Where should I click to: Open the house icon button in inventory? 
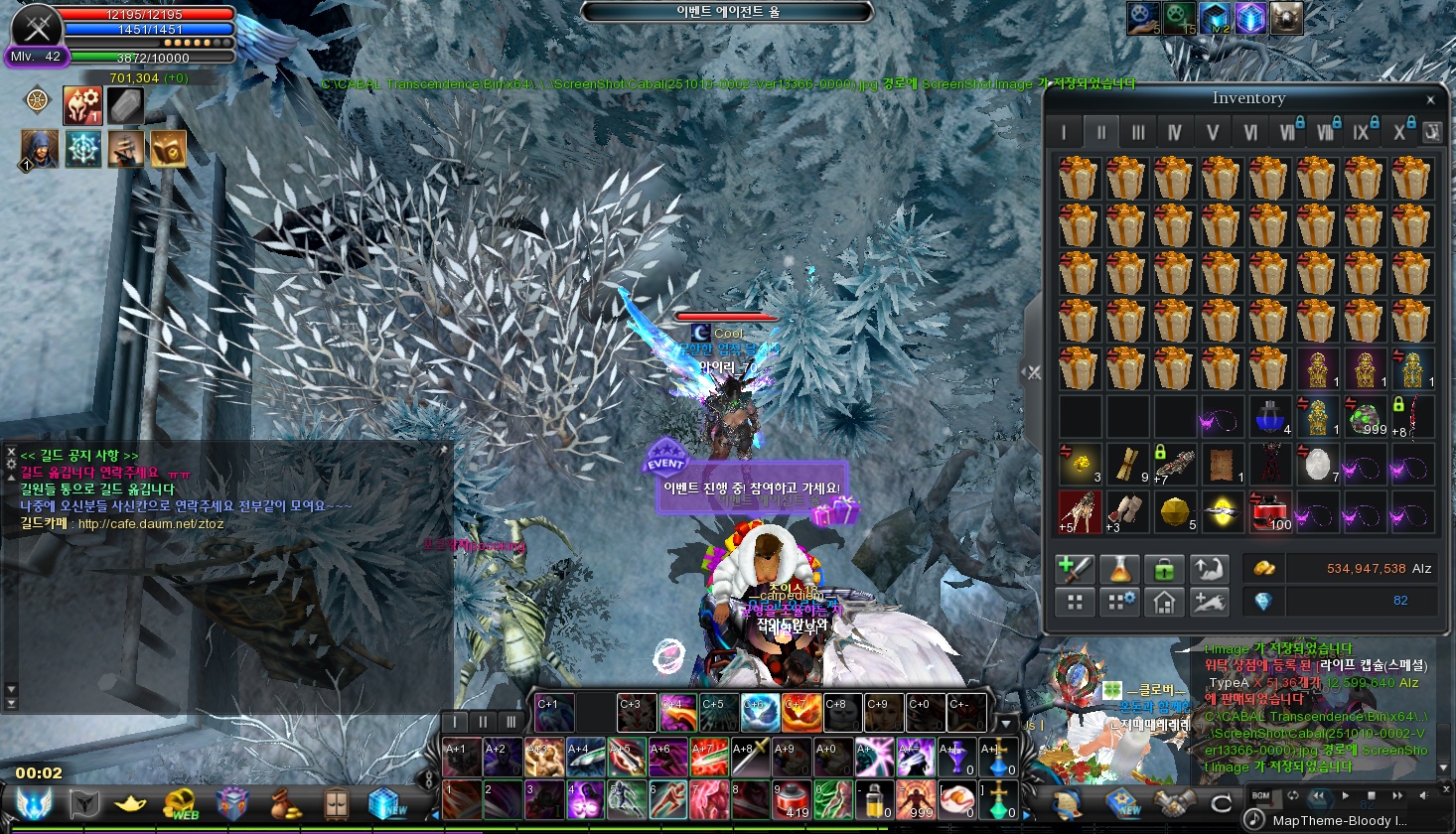(x=1163, y=602)
